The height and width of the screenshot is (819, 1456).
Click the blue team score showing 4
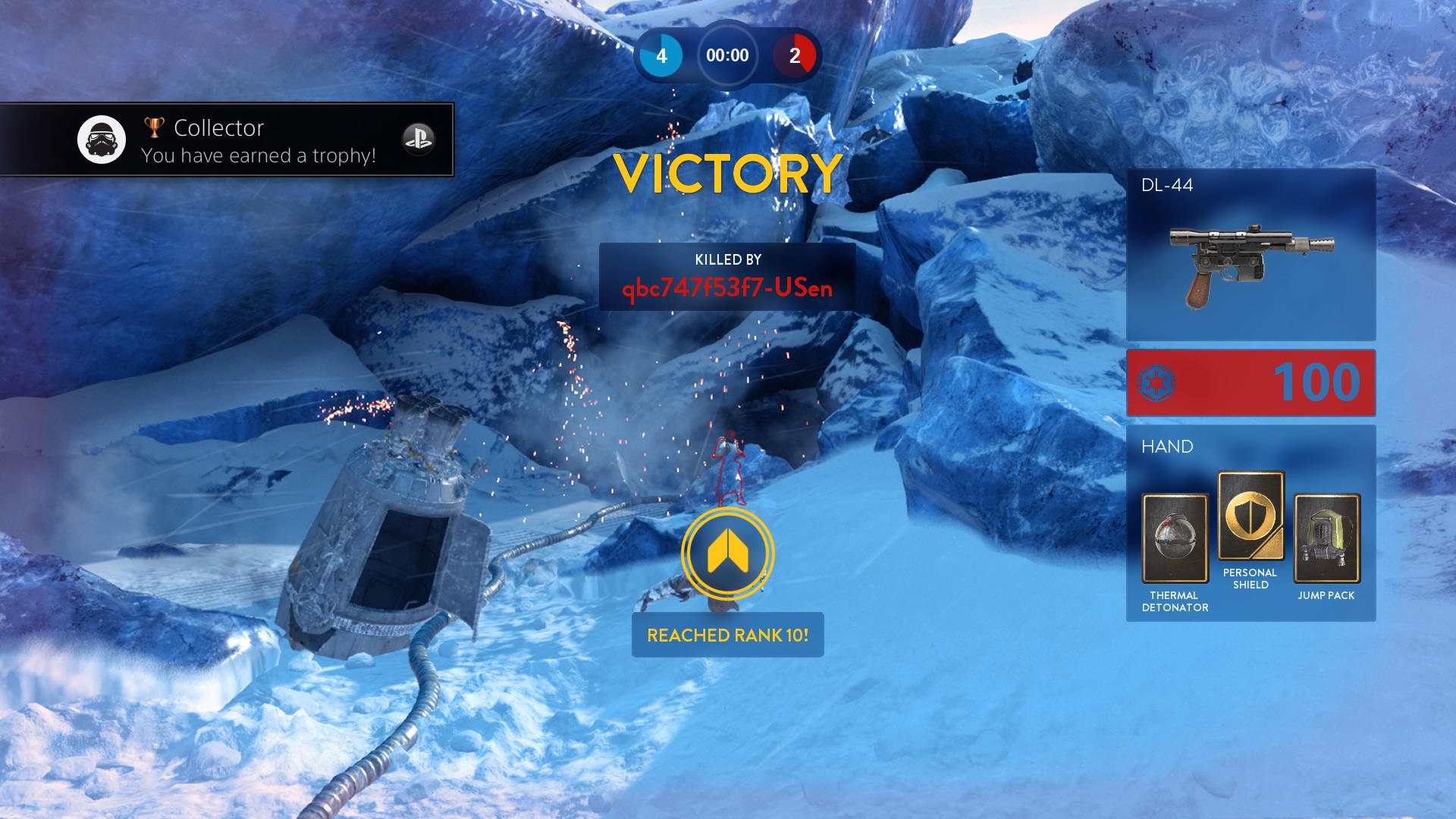click(664, 55)
